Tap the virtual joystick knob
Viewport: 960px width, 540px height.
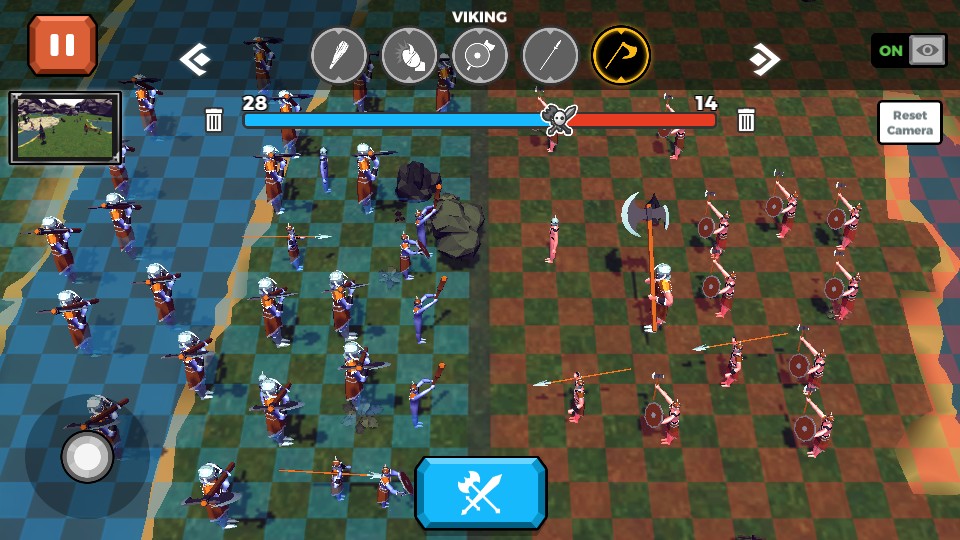(x=87, y=457)
